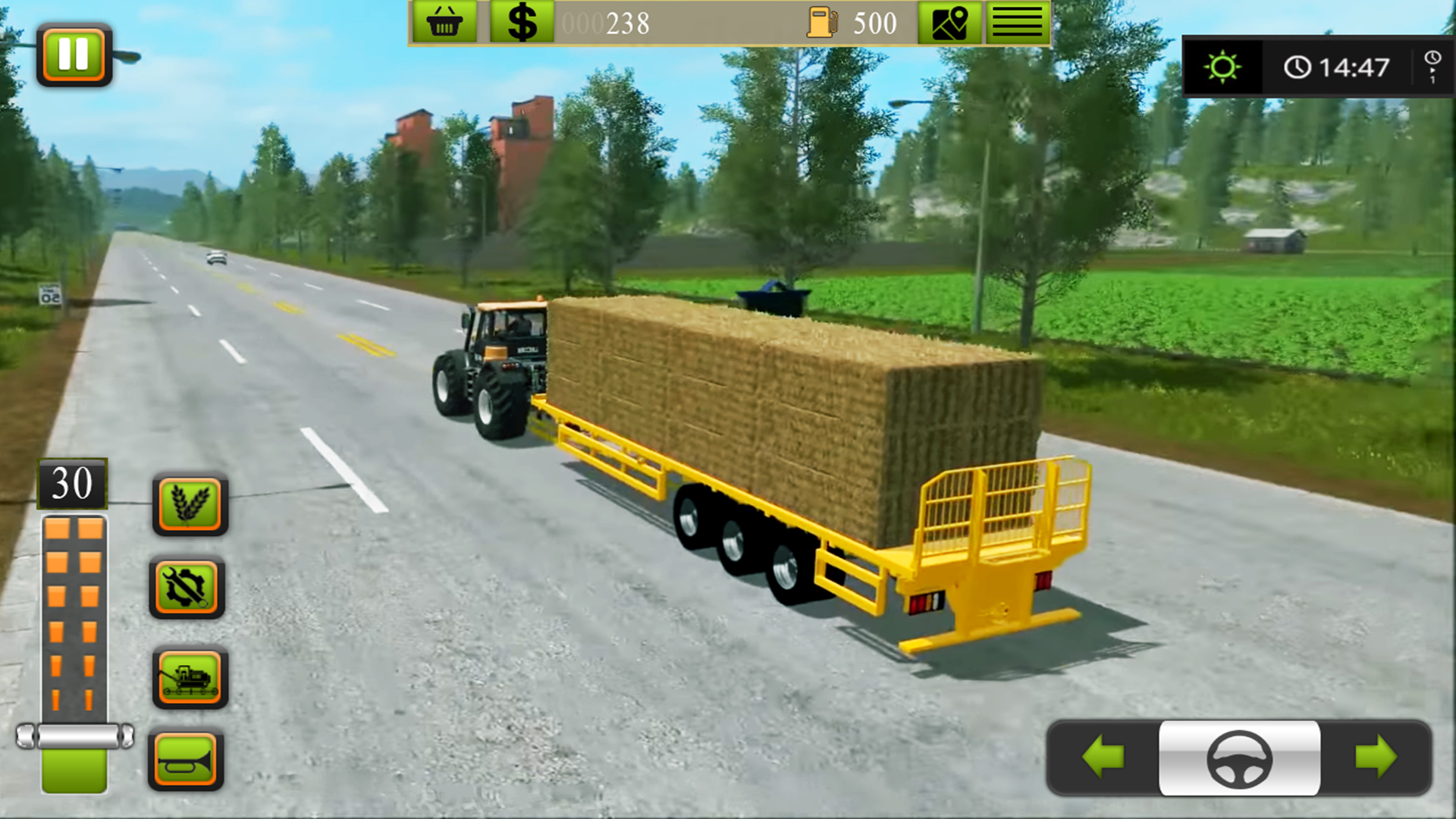Toggle the weather sun indicator
Viewport: 1456px width, 819px height.
[x=1223, y=68]
